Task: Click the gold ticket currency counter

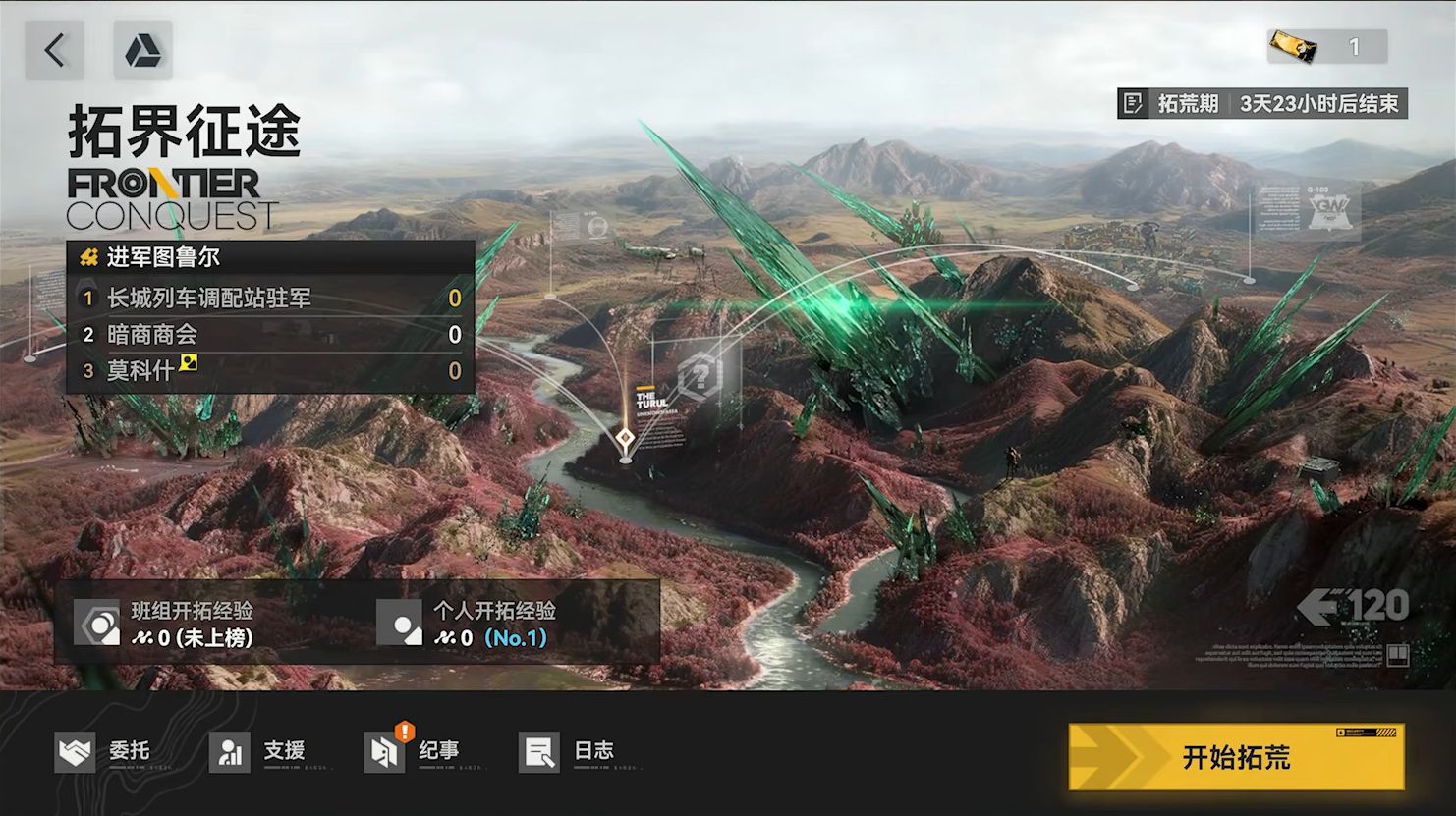Action: tap(1326, 46)
